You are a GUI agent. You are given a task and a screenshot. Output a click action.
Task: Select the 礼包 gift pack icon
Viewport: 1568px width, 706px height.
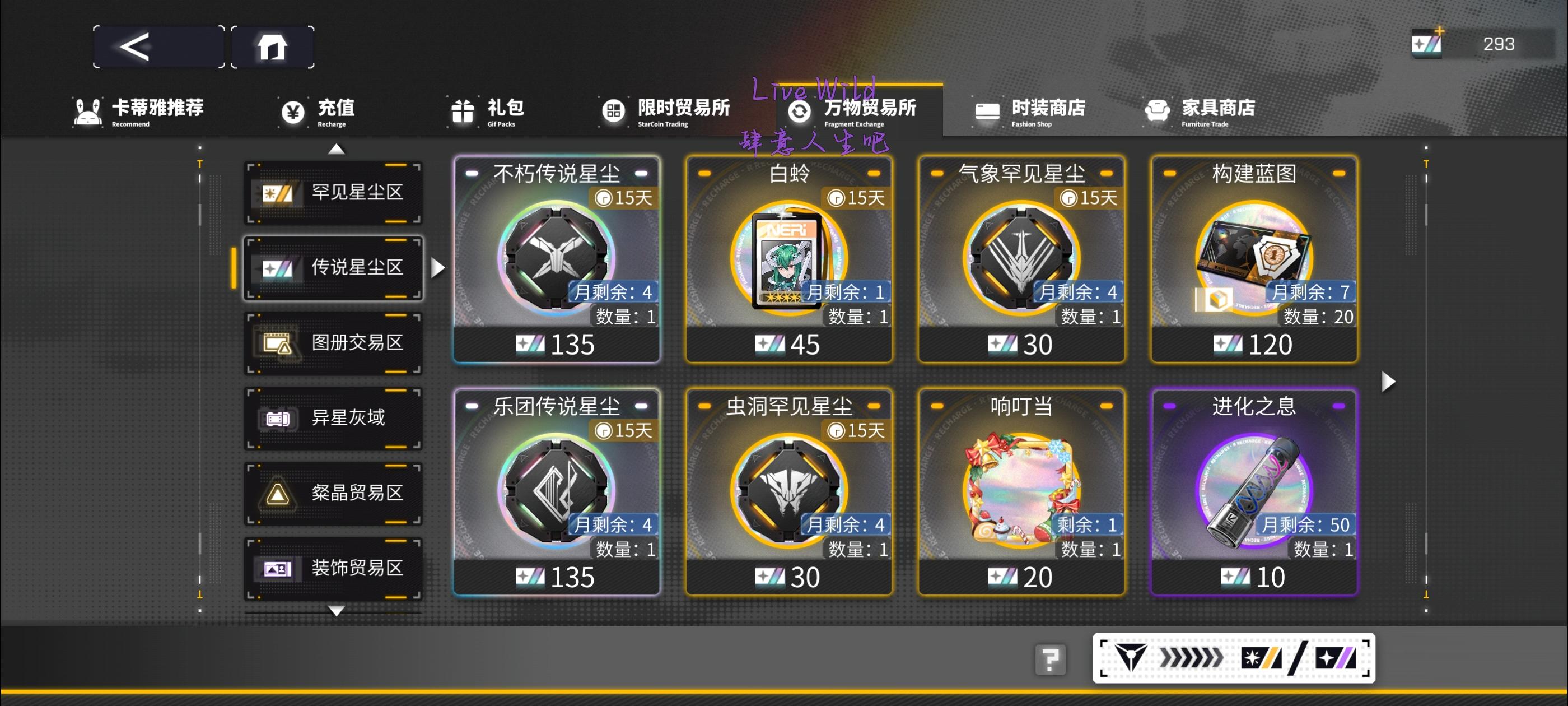(464, 112)
